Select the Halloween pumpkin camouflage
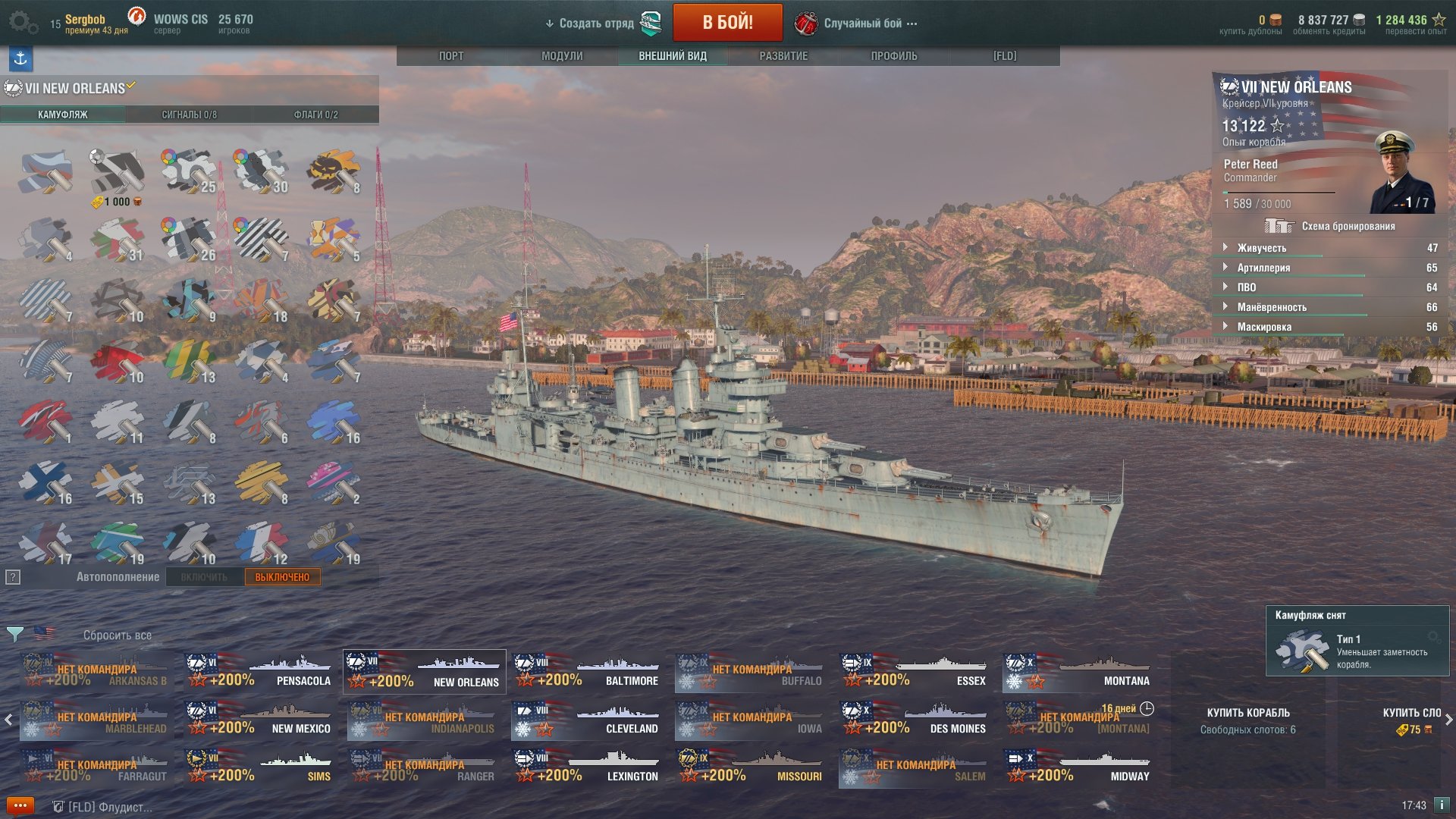 334,171
